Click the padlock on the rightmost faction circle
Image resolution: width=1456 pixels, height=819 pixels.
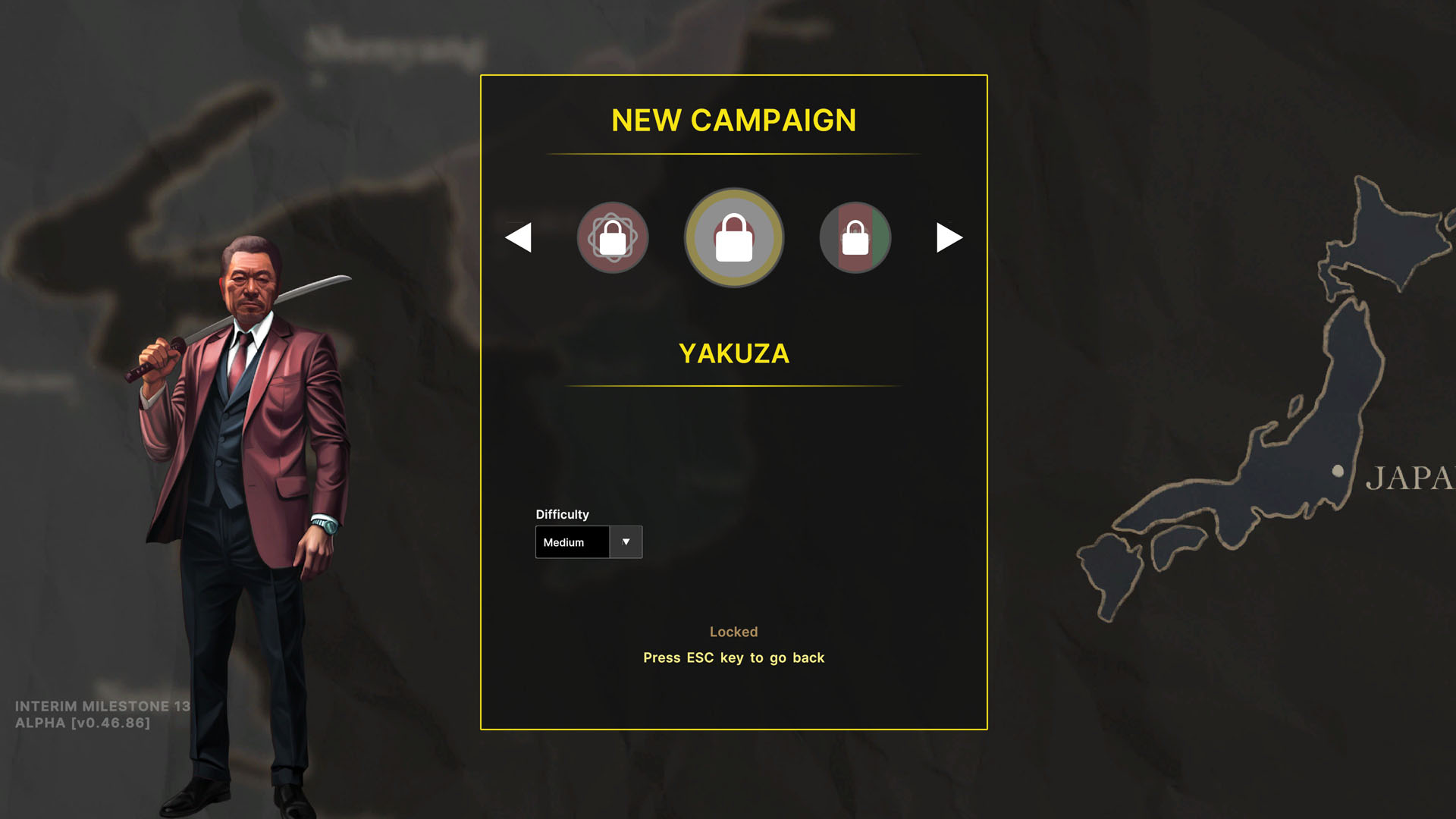pos(855,237)
